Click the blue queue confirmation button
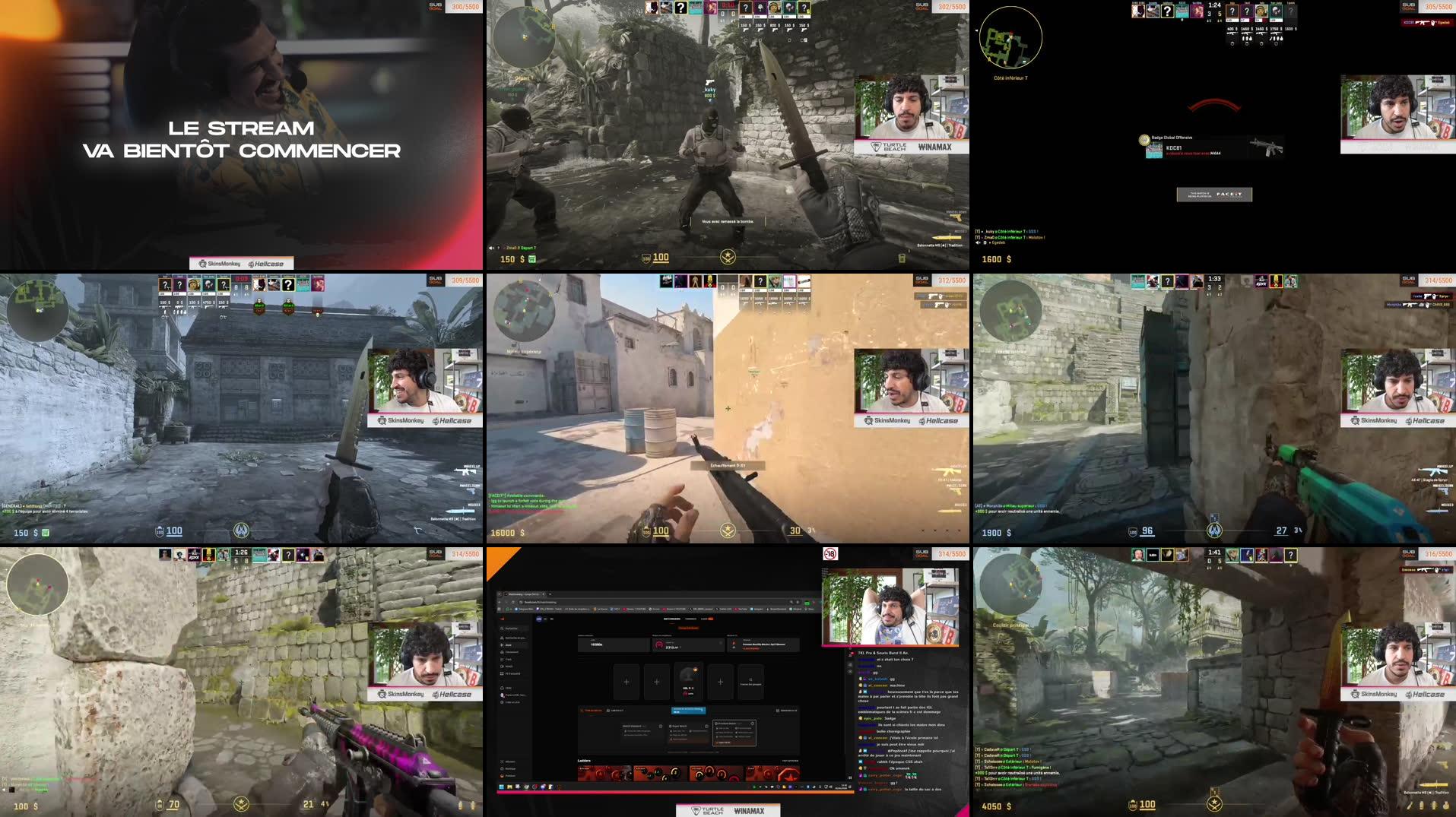 pyautogui.click(x=688, y=711)
